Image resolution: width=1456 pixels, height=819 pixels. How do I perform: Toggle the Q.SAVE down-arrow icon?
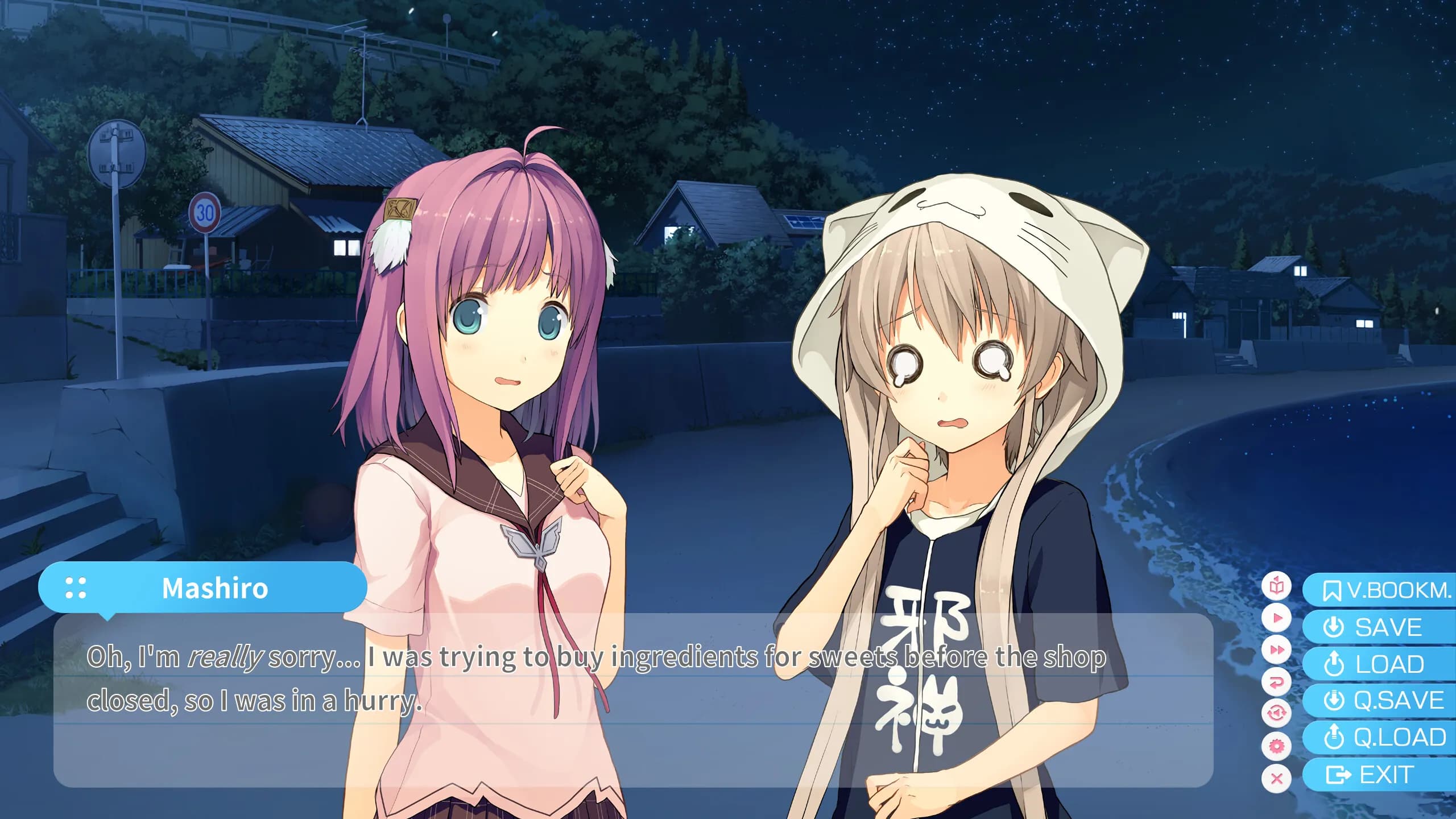[x=1334, y=698]
